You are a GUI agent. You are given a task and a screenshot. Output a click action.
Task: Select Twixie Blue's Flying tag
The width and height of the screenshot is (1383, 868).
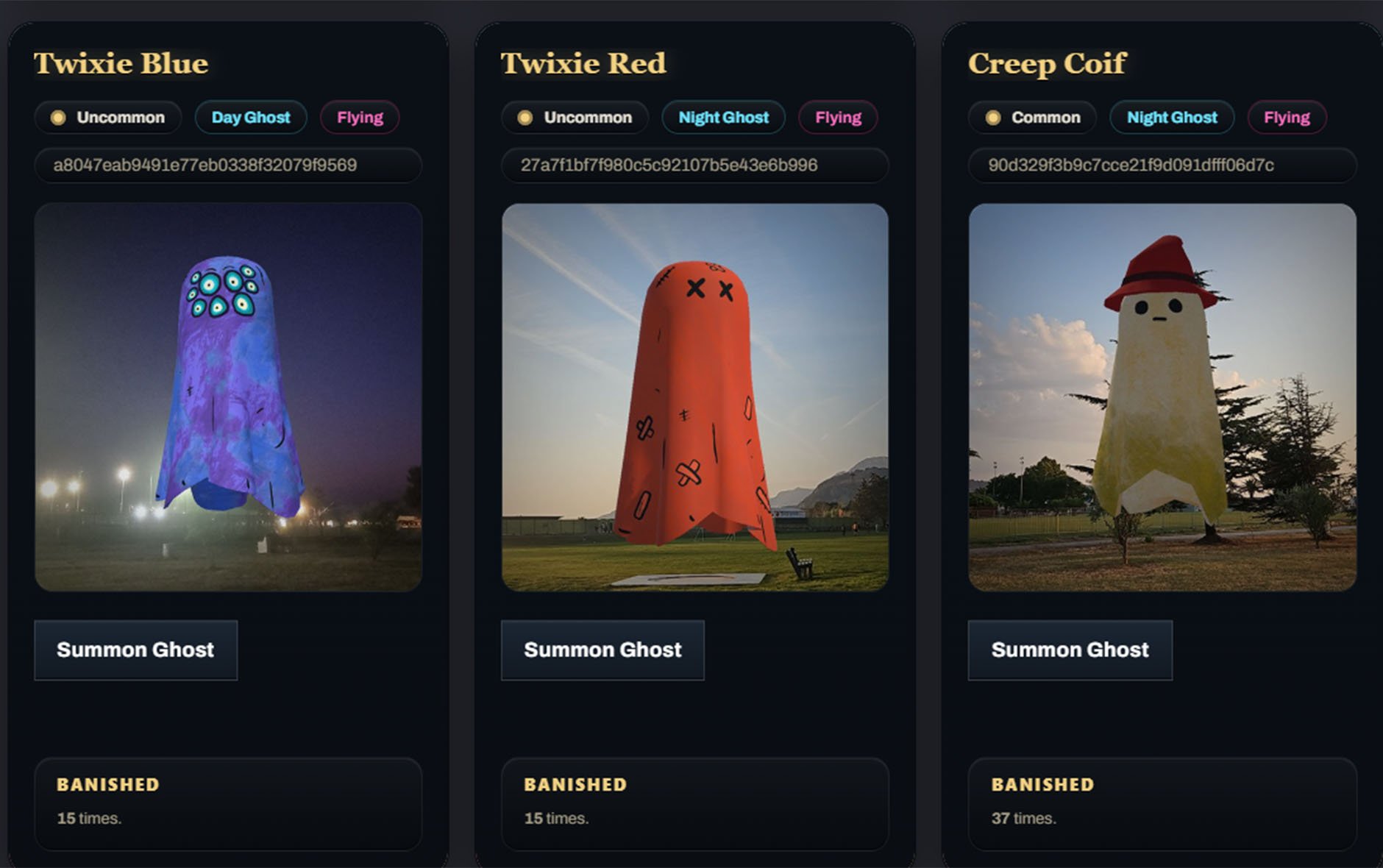point(360,118)
